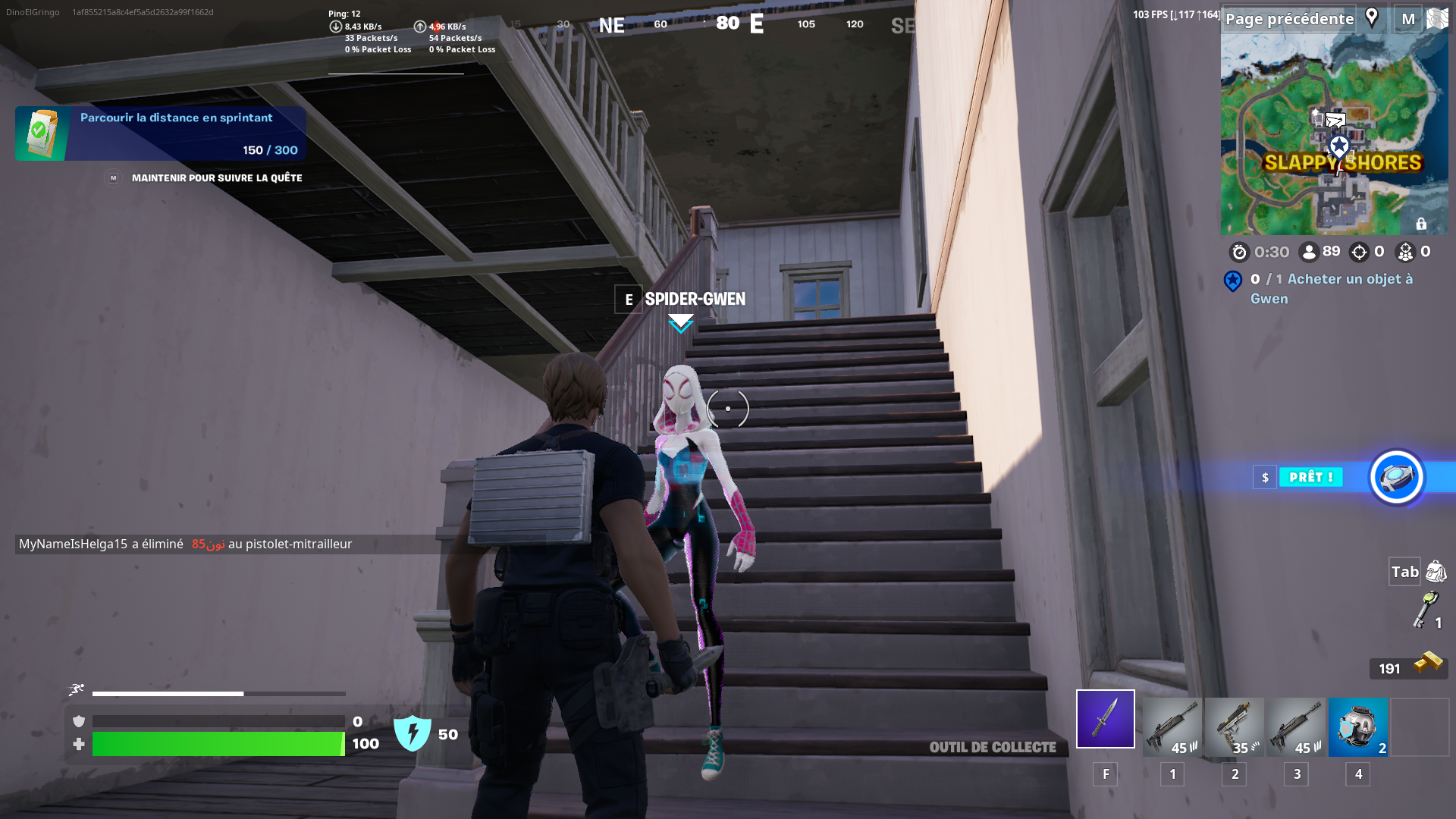
Task: Select the assault rifle in slot 1
Action: click(1172, 727)
